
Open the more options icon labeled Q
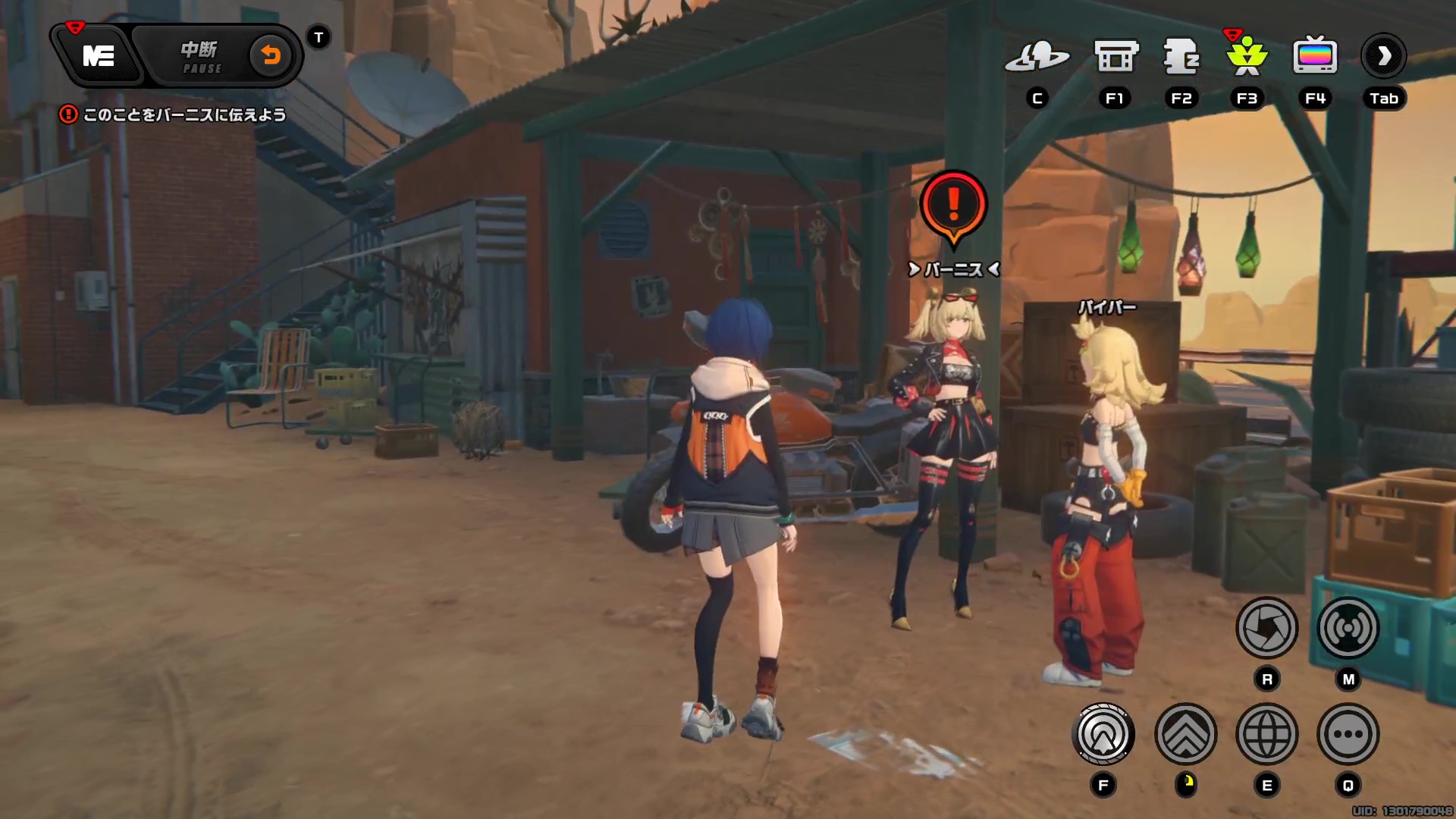tap(1348, 733)
